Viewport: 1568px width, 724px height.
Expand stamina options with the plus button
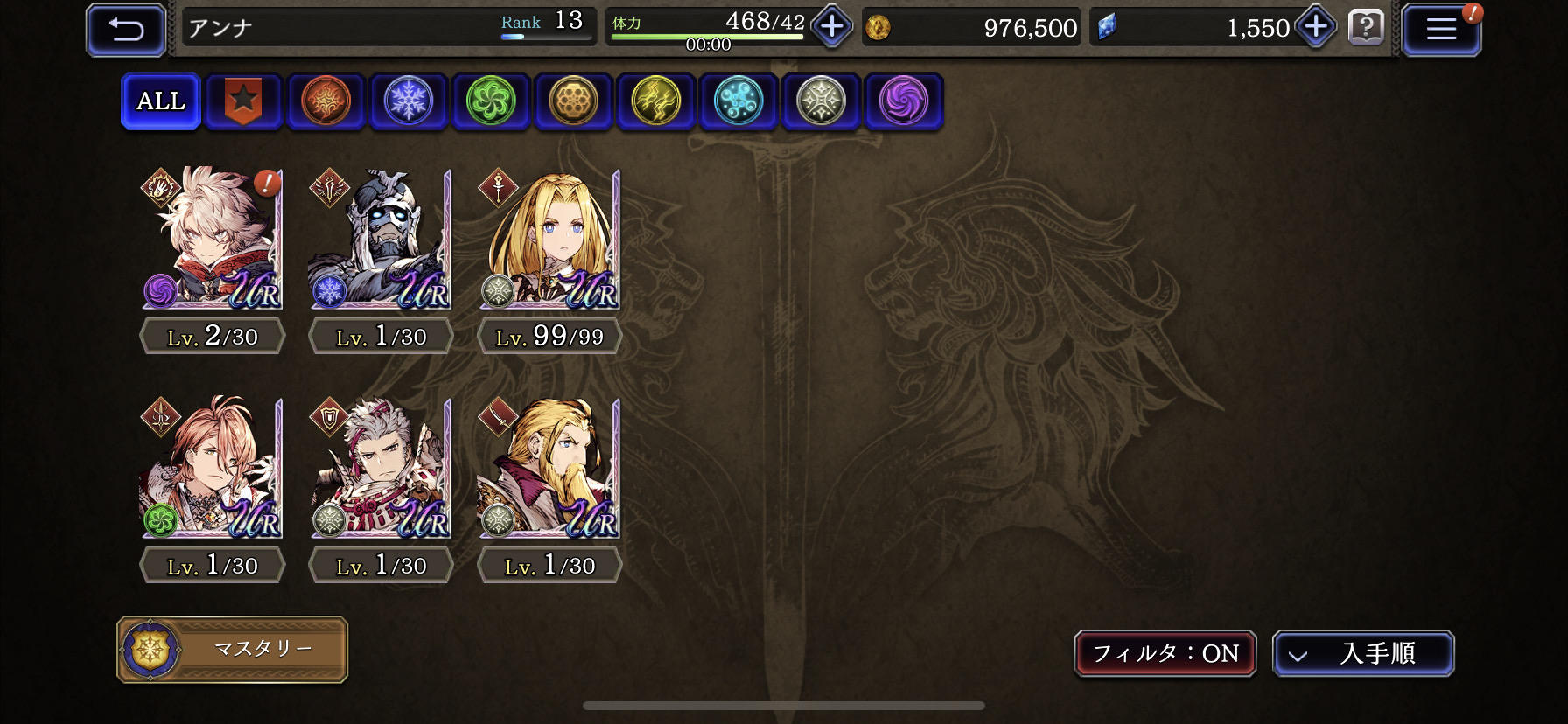[829, 27]
